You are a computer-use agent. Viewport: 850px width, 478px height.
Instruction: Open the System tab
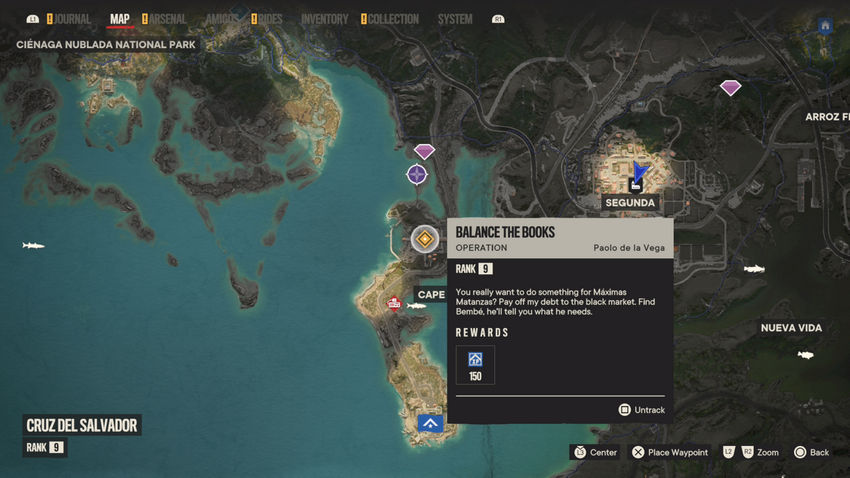[x=455, y=19]
